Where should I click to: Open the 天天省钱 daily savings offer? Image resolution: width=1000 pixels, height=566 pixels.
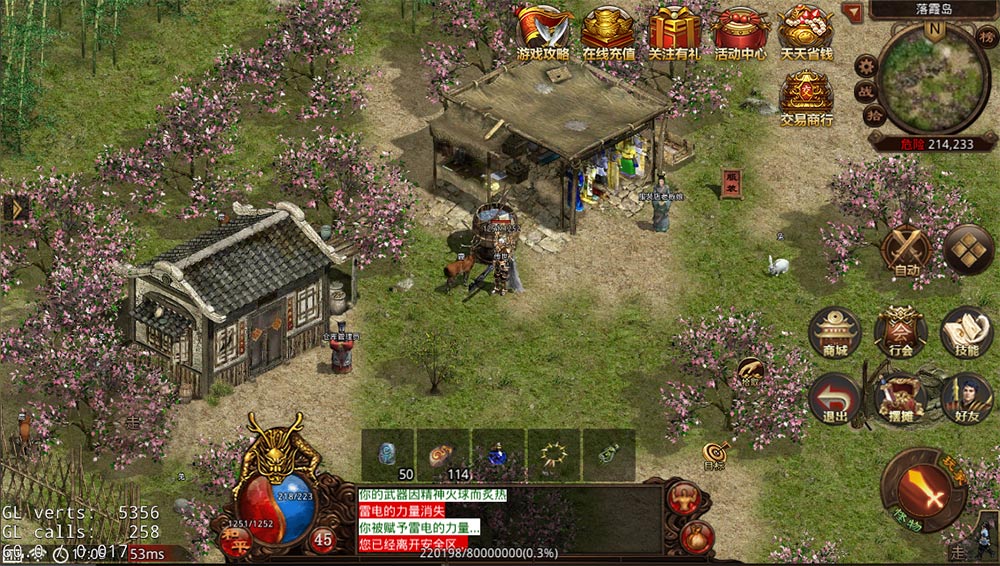tap(806, 32)
